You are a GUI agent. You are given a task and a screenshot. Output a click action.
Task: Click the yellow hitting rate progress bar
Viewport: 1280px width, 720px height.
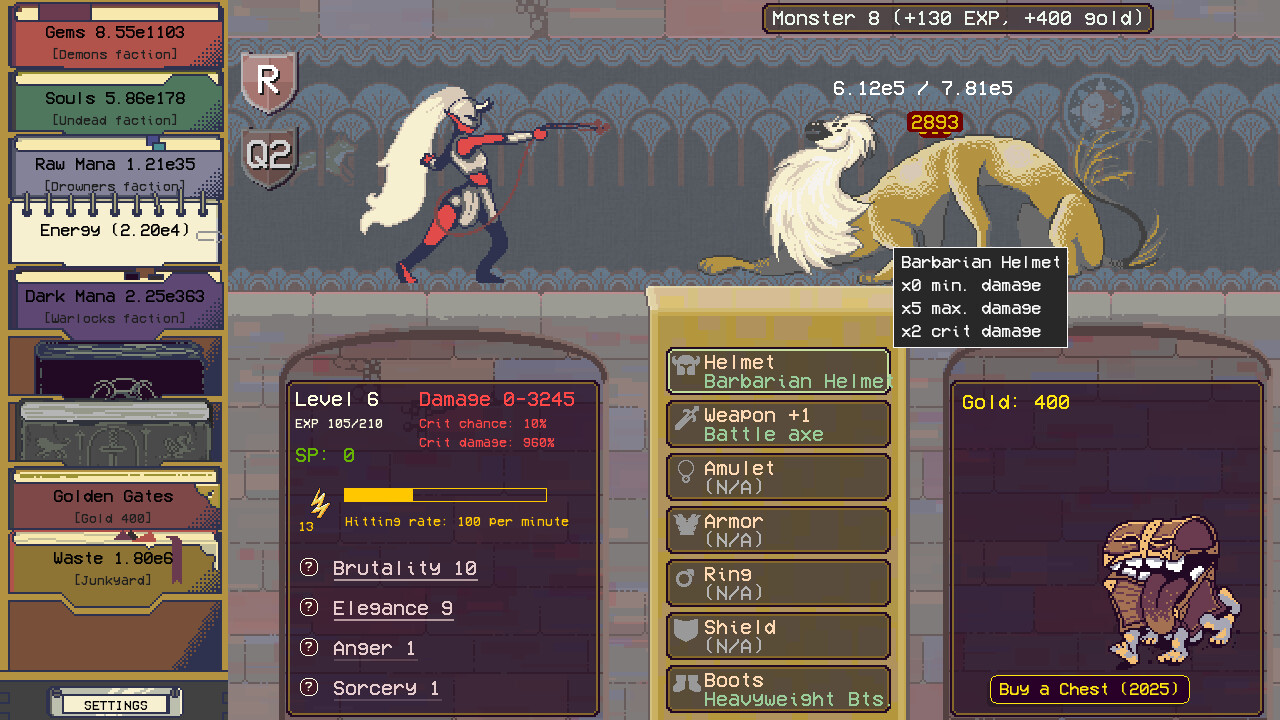click(x=445, y=494)
